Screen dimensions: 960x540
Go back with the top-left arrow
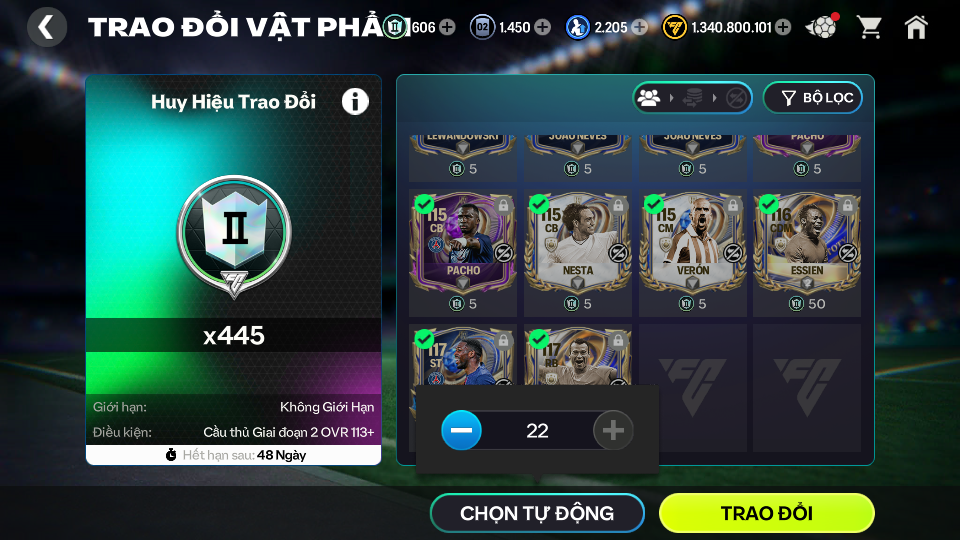tap(46, 27)
